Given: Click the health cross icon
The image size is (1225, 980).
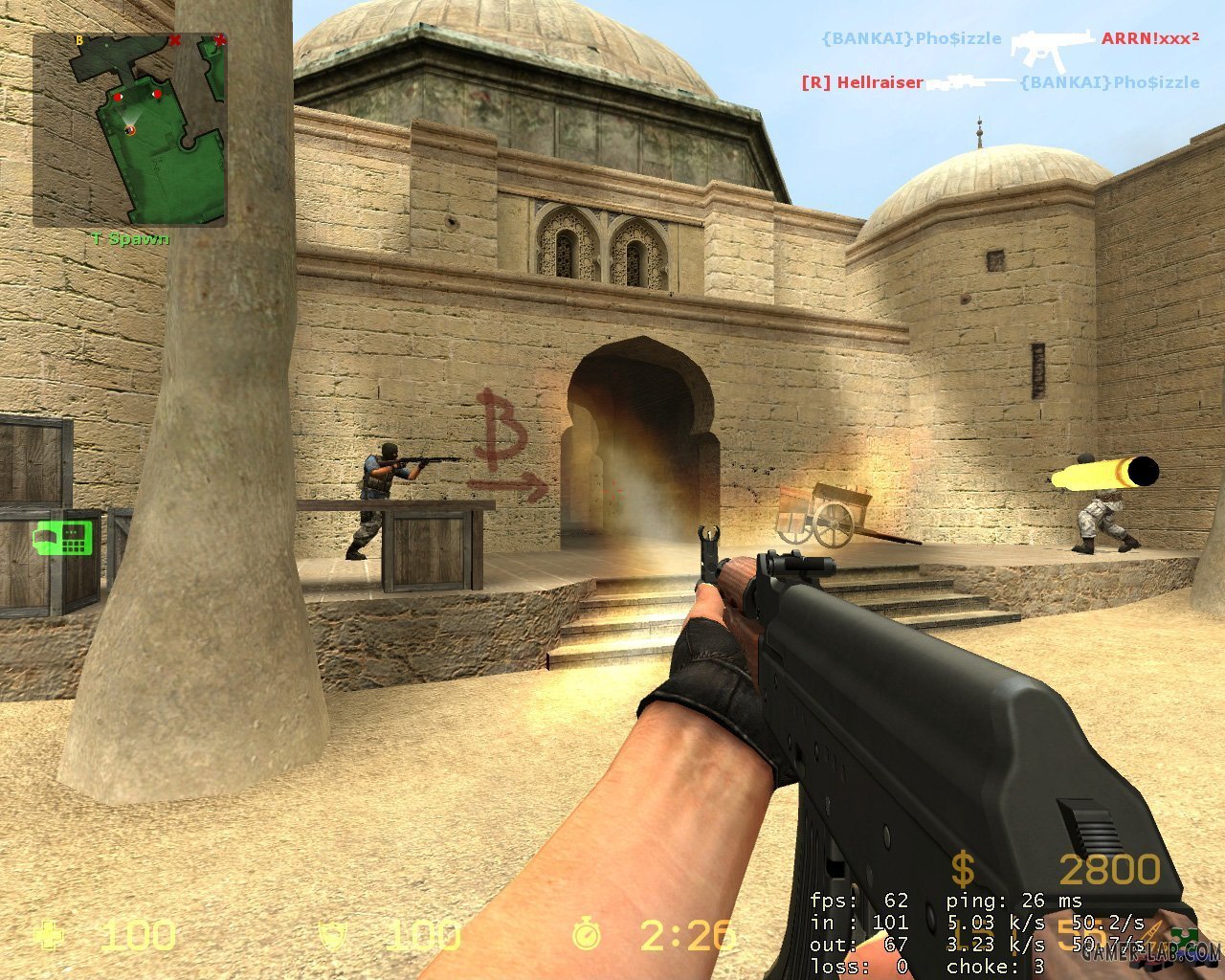Looking at the screenshot, I should [46, 935].
